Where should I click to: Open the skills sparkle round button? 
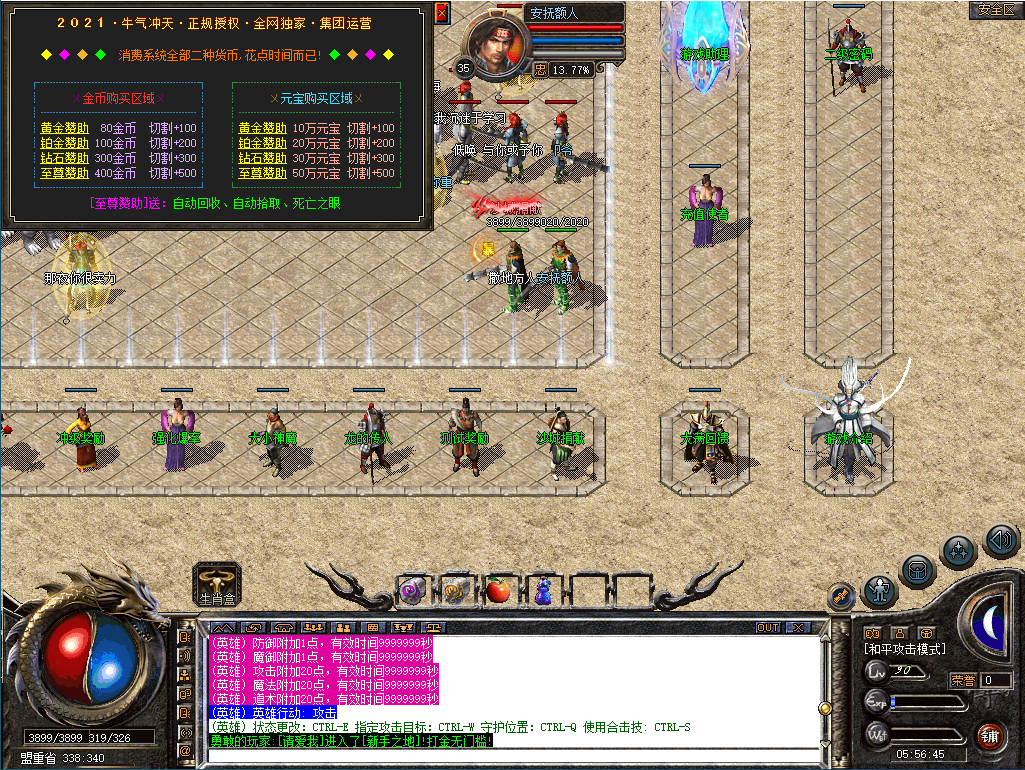pyautogui.click(x=959, y=551)
